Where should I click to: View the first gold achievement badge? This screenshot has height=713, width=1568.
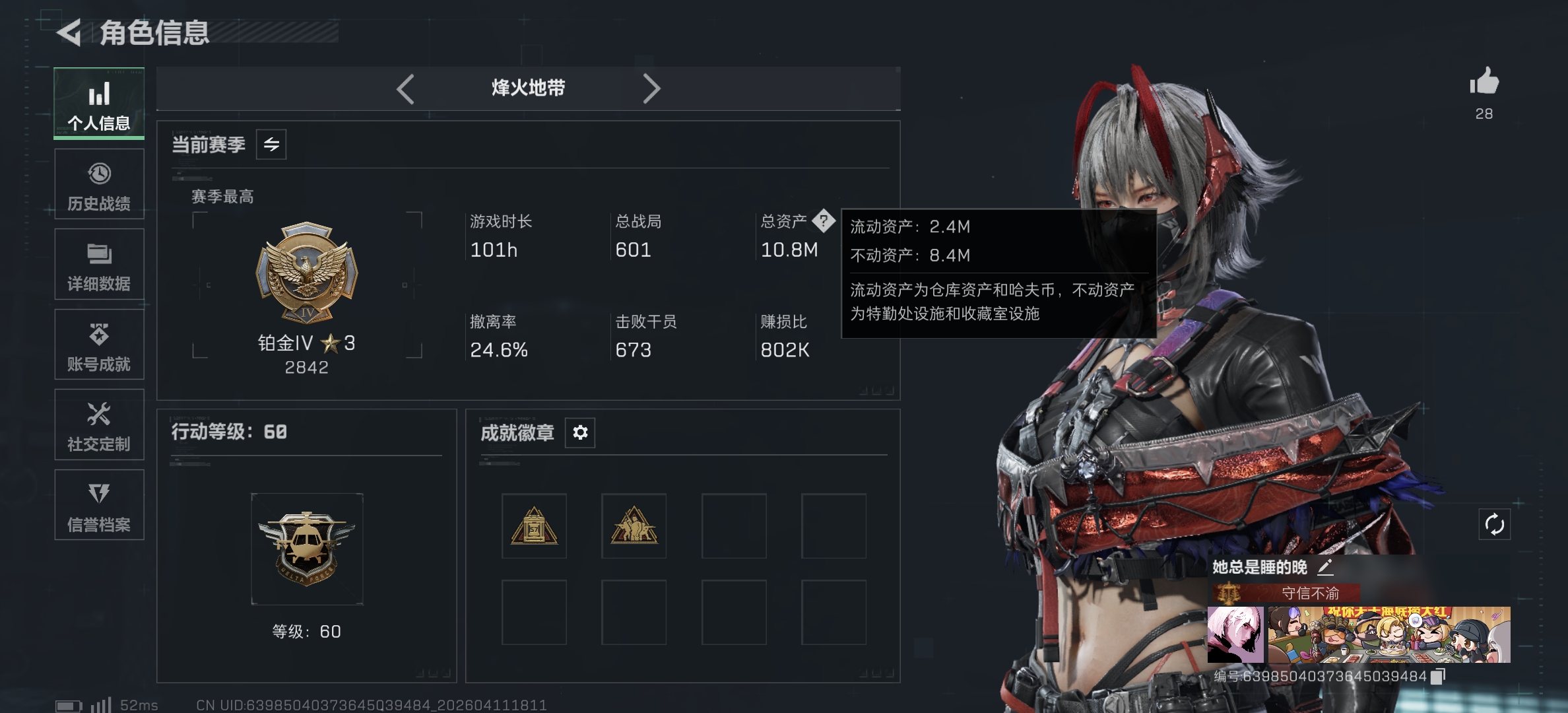[x=535, y=526]
